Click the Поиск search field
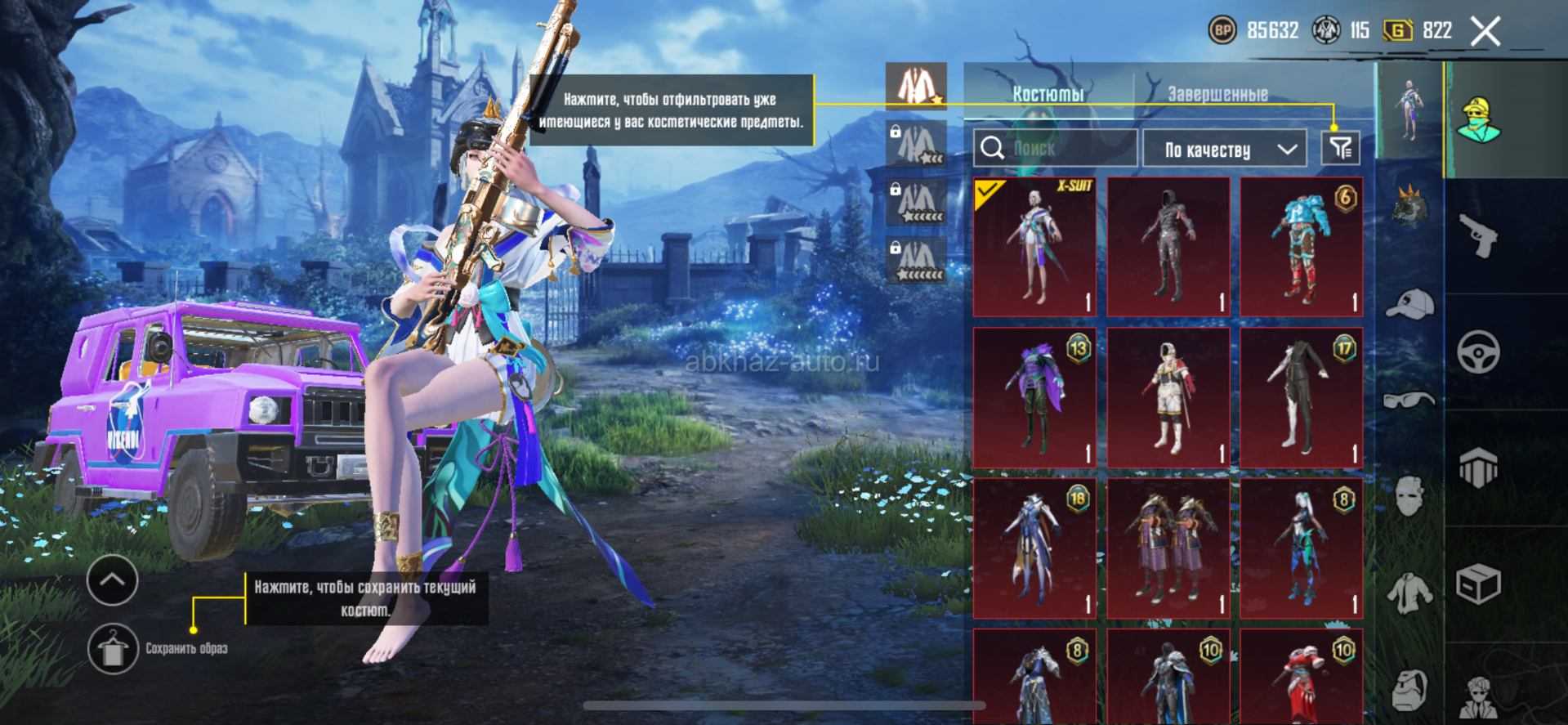The width and height of the screenshot is (1568, 725). click(x=1054, y=149)
